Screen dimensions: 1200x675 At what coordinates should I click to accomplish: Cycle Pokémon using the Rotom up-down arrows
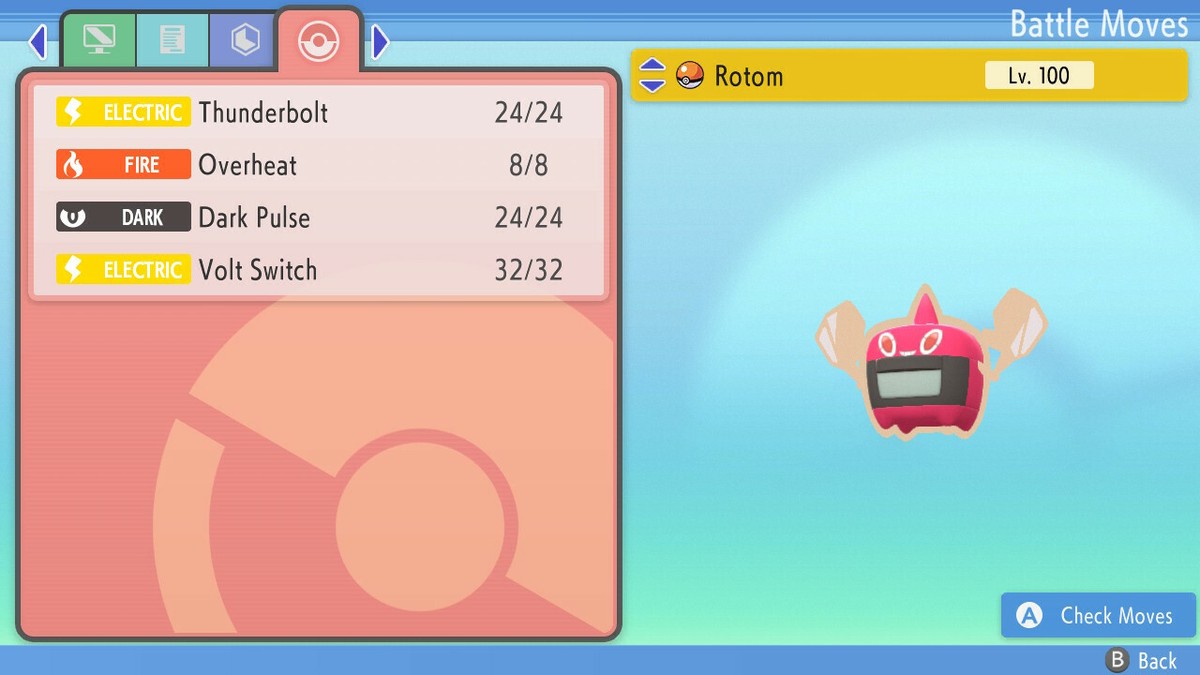pos(652,75)
